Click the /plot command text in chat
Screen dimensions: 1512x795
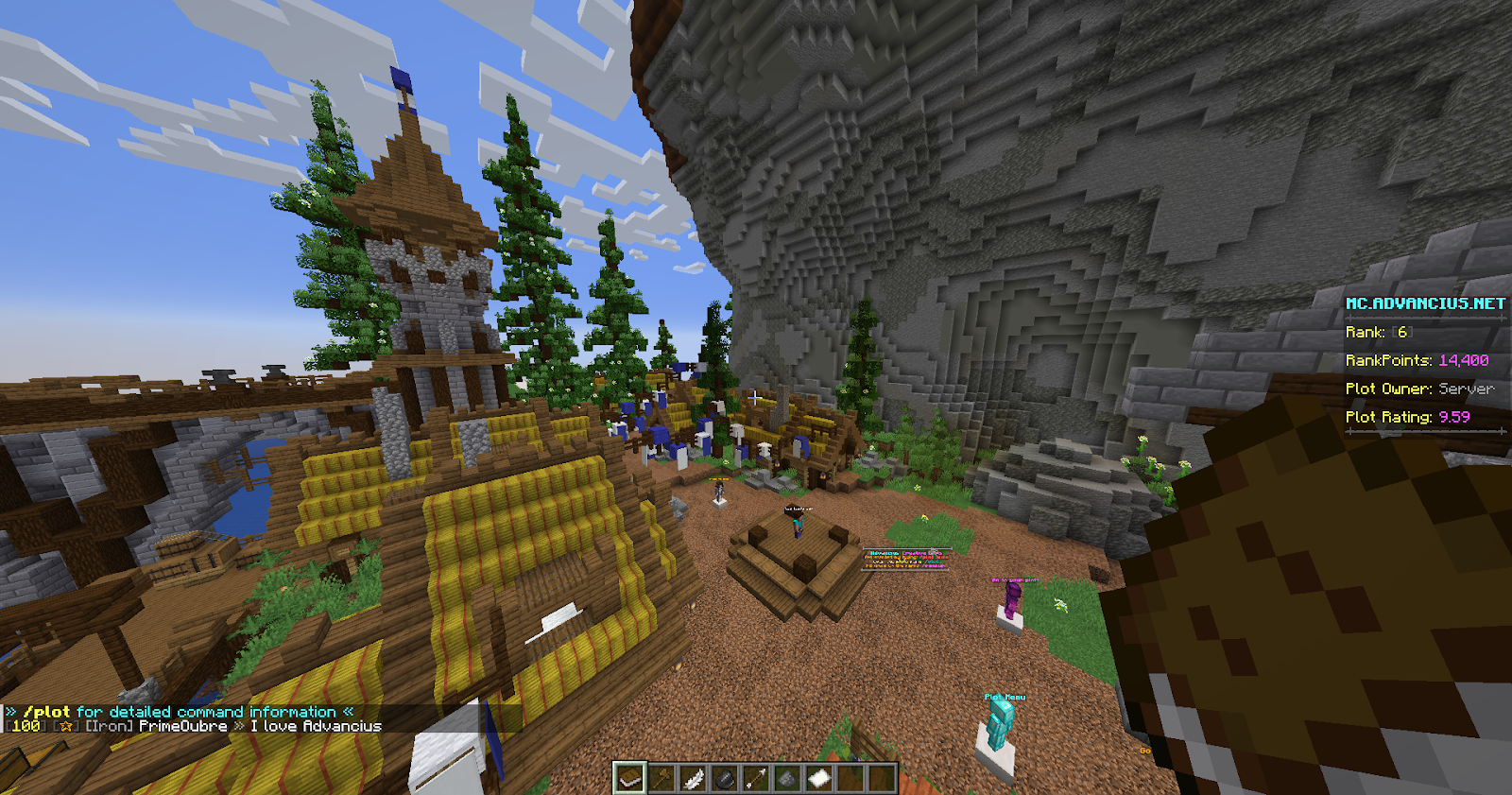click(x=48, y=711)
